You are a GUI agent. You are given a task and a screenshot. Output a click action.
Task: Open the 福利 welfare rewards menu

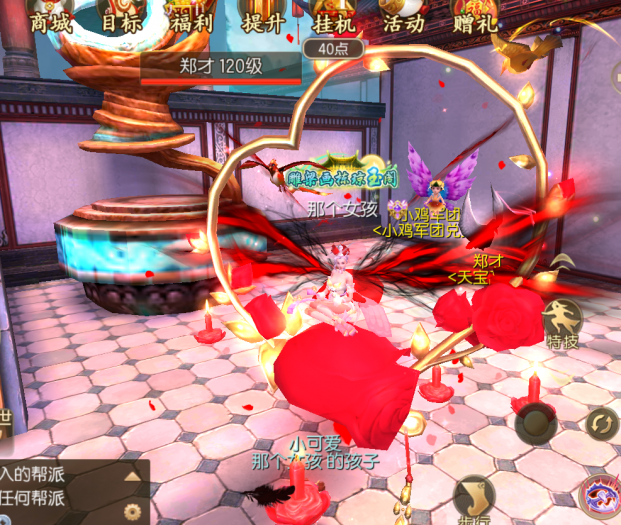point(192,20)
